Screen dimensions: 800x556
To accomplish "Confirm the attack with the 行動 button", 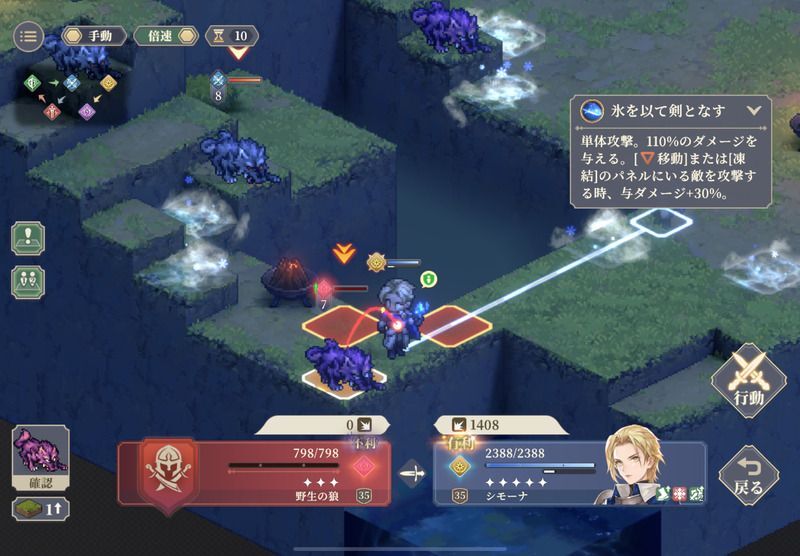I will (x=748, y=381).
